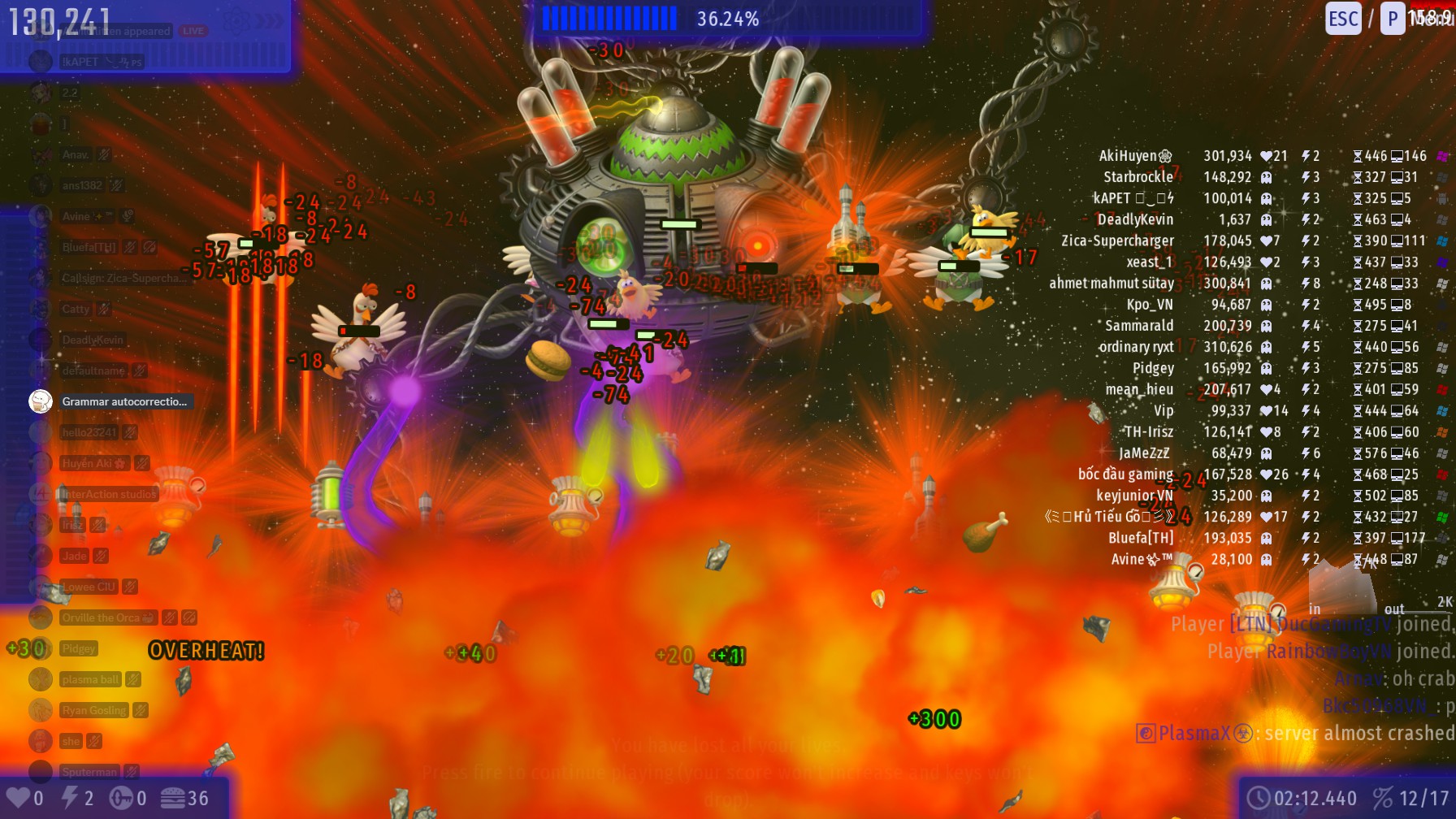Choose JaMeZzZ's scoreboard entry
The image size is (1456, 819).
pyautogui.click(x=1144, y=453)
